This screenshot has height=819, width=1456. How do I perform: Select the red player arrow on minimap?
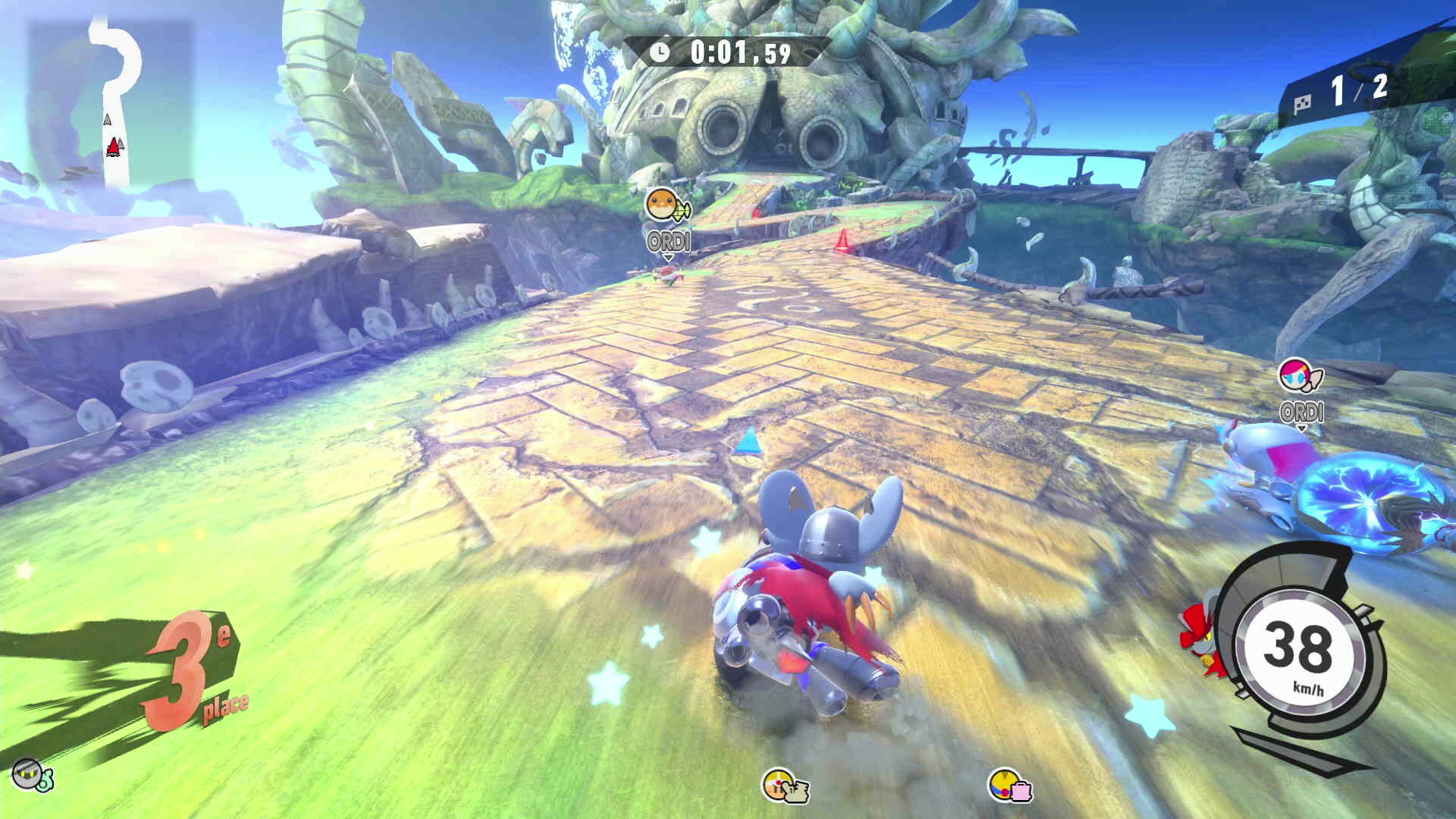[x=114, y=146]
